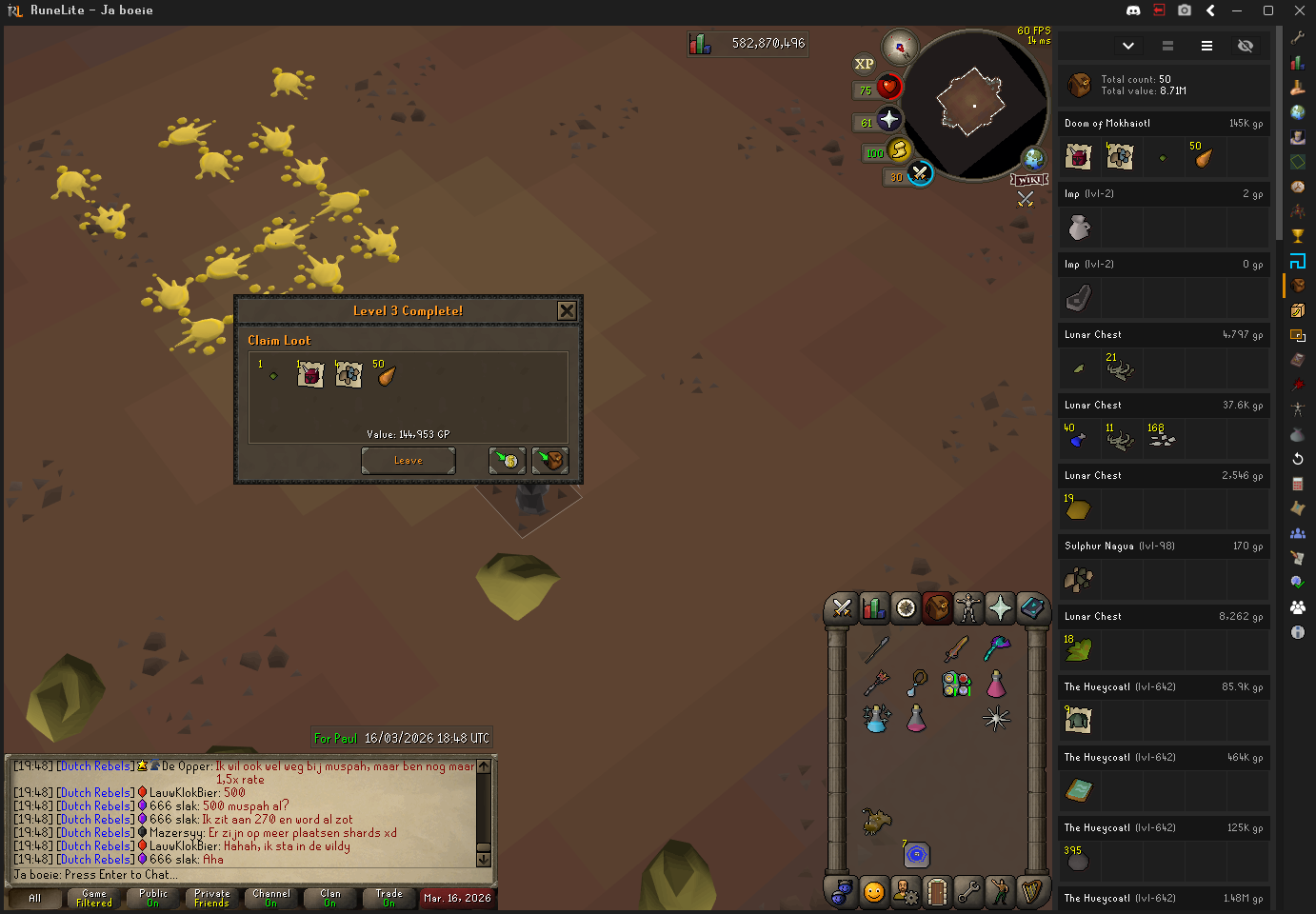Send the loot to the bank
This screenshot has width=1316, height=914.
click(x=508, y=461)
